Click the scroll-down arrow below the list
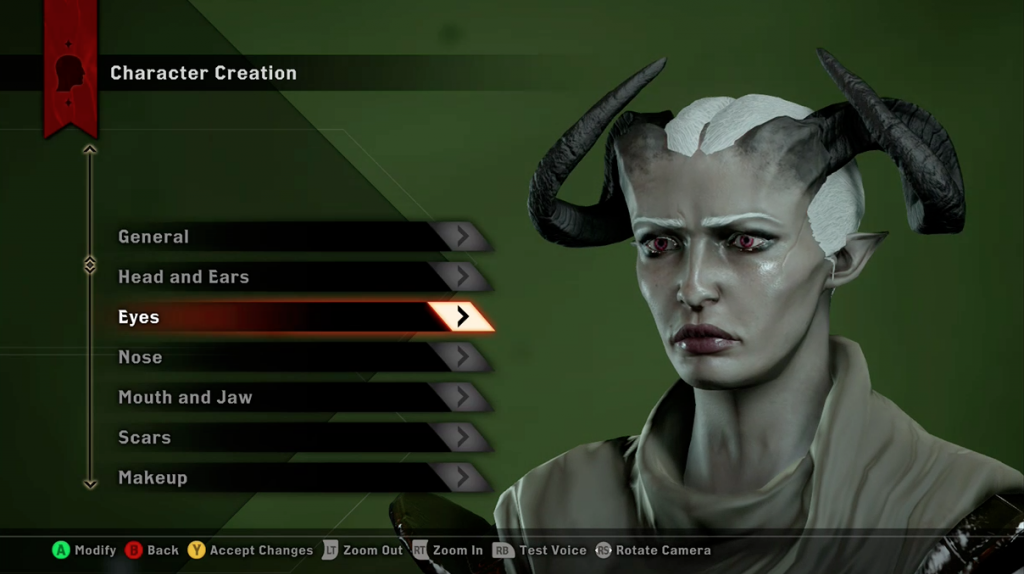The width and height of the screenshot is (1024, 574). click(90, 484)
